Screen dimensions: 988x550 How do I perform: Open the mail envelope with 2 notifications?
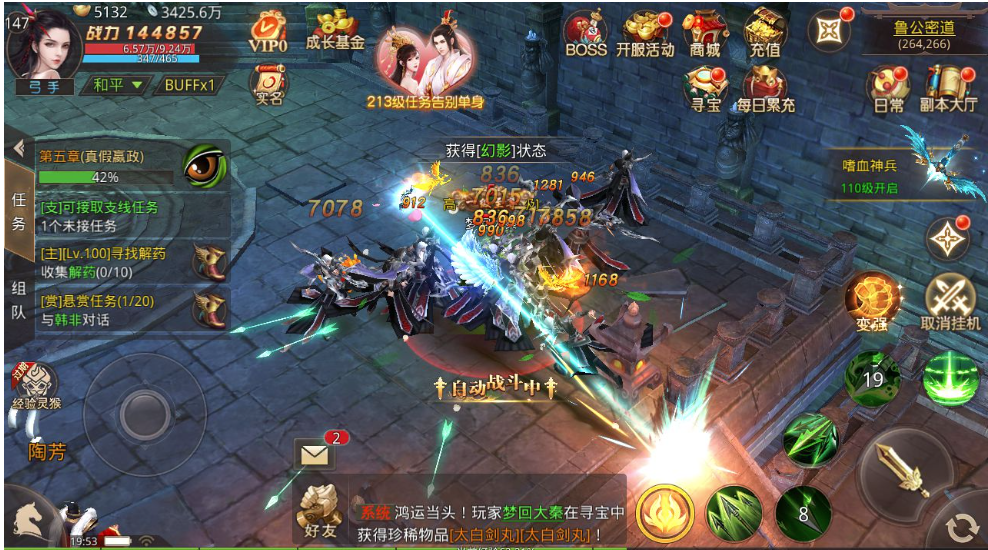click(x=317, y=455)
